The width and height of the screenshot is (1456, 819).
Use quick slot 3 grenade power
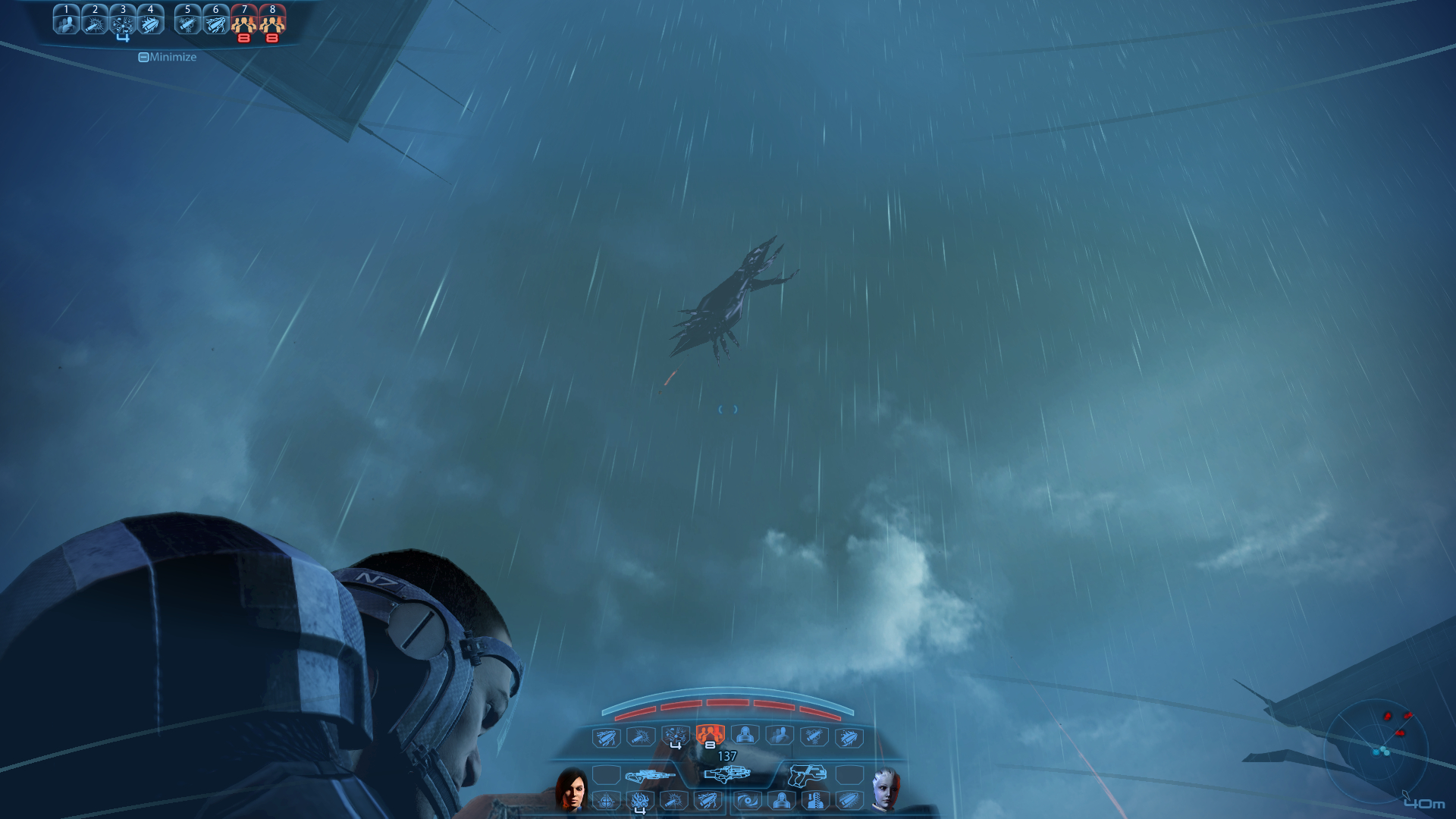point(123,22)
